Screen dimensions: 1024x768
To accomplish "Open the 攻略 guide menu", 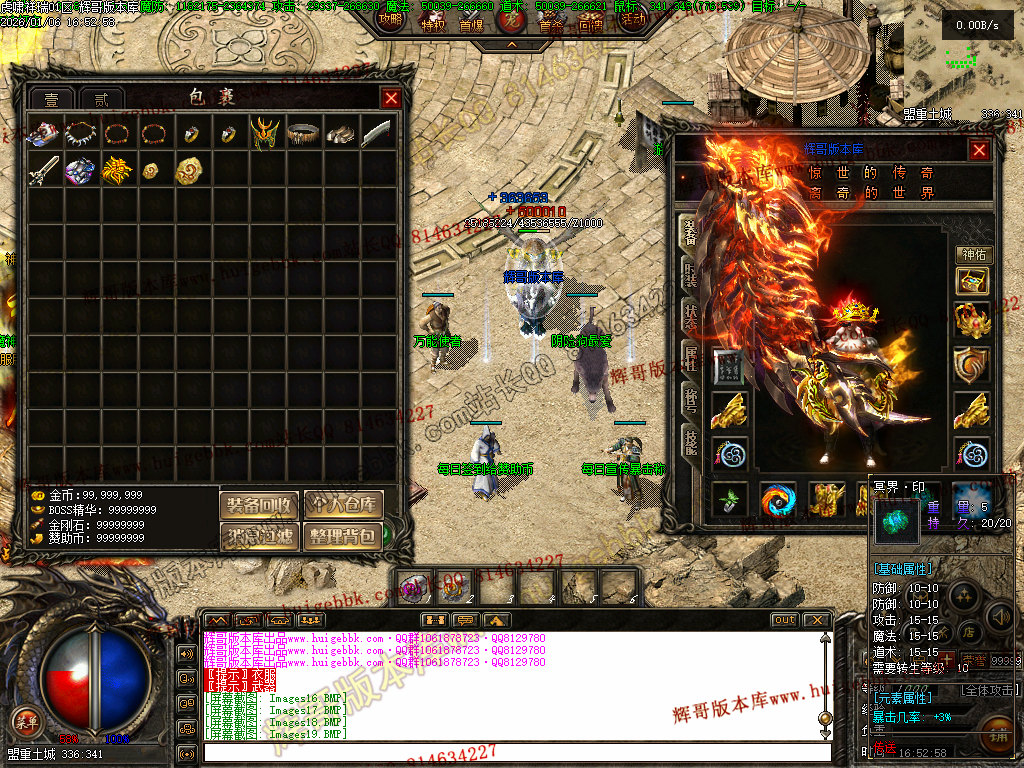I will (389, 19).
